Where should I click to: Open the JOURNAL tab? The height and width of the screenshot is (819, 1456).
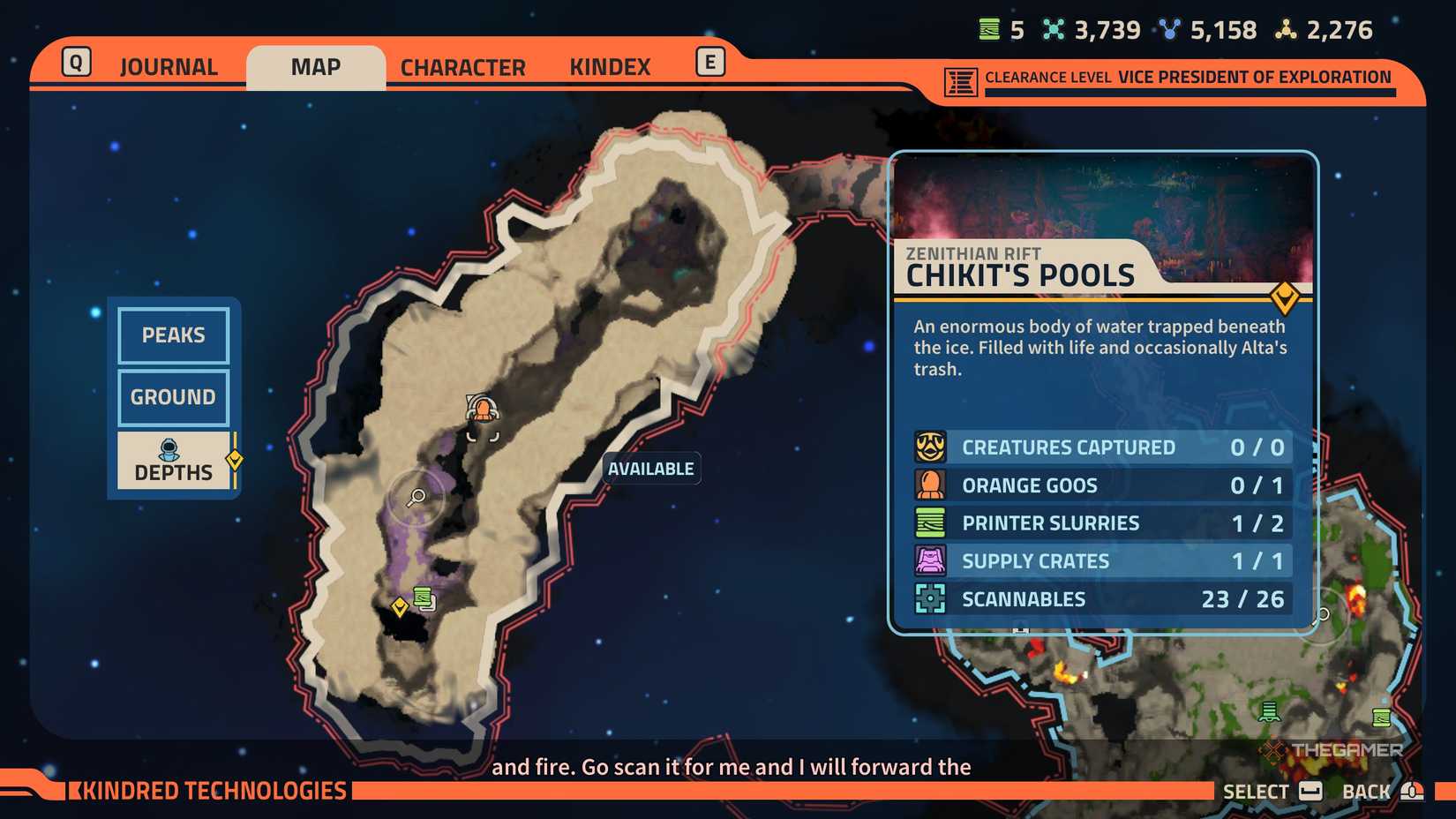click(168, 65)
